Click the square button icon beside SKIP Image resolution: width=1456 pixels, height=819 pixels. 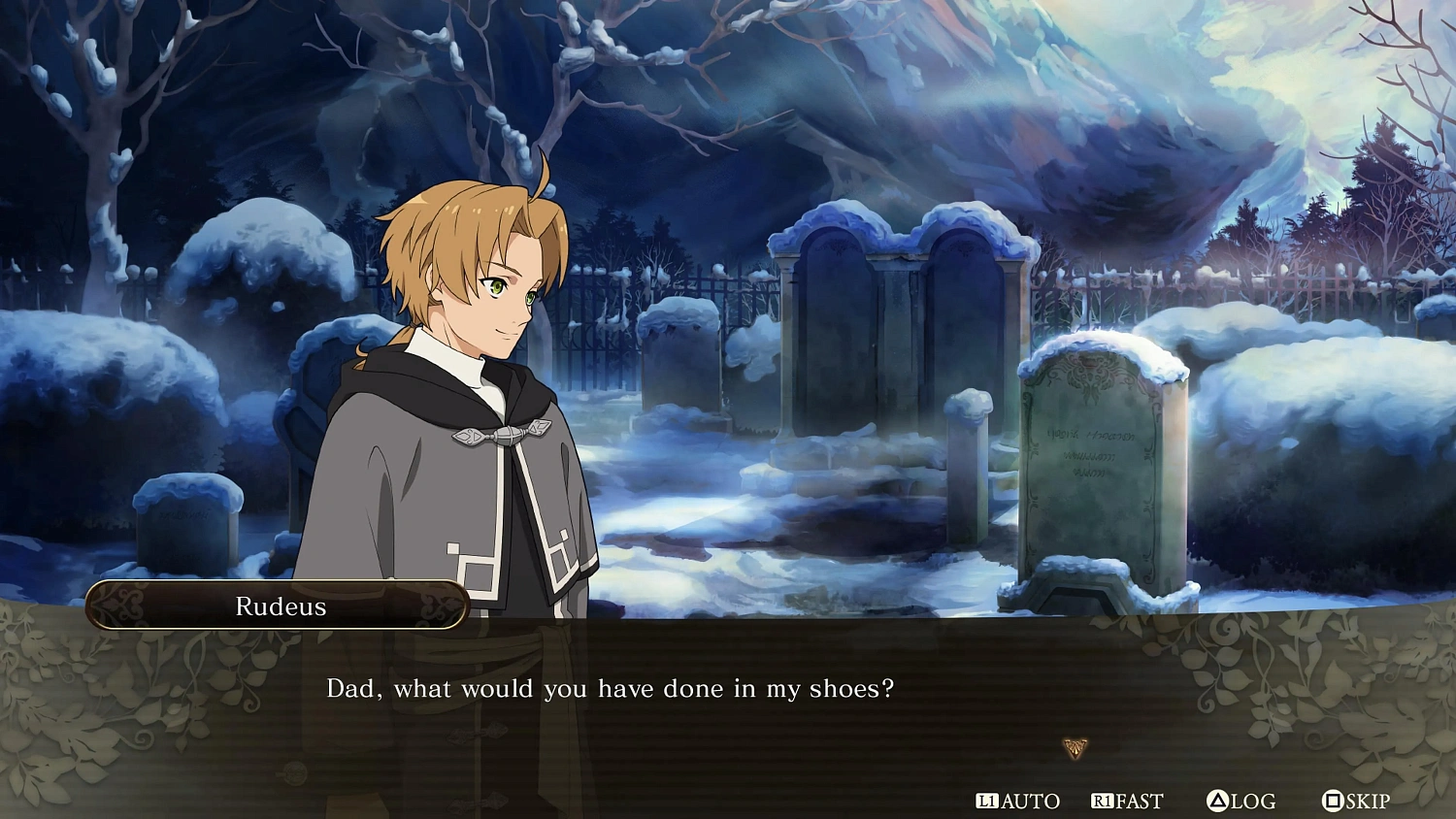1331,802
